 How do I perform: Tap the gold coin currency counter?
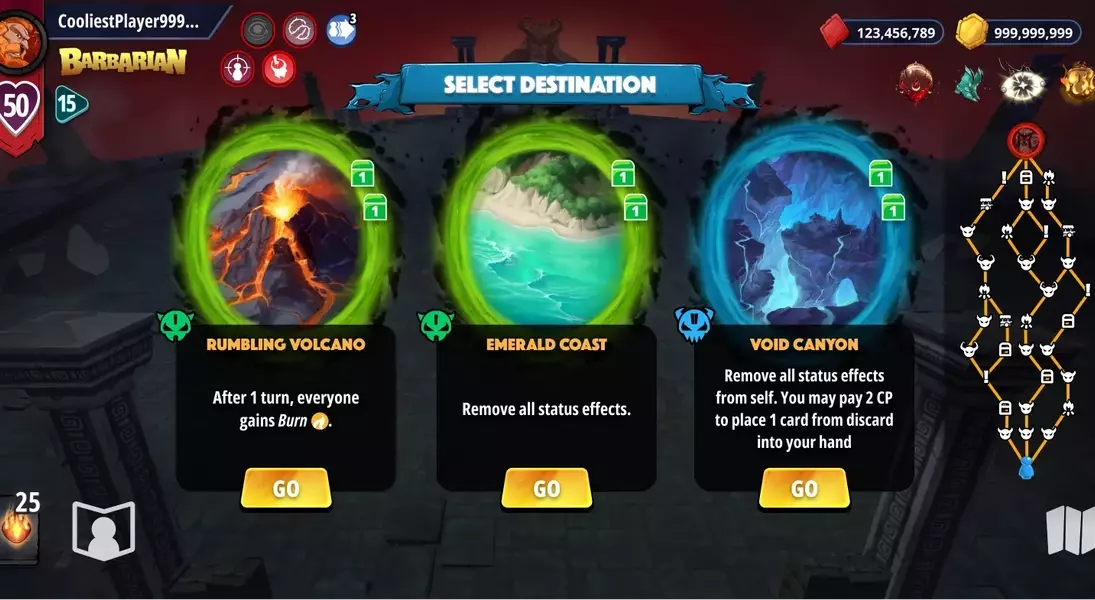pos(1018,33)
